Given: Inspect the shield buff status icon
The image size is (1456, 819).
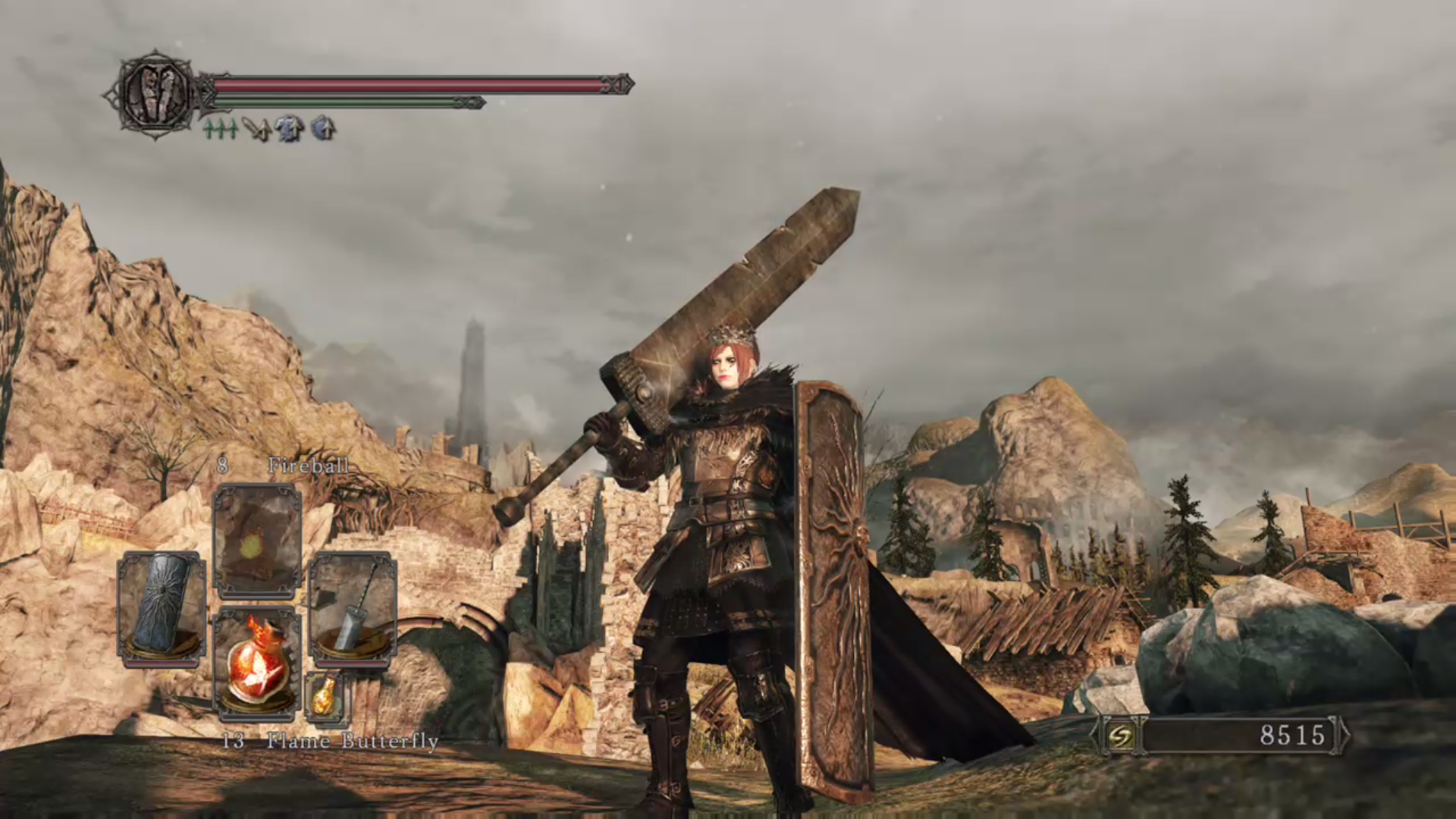Looking at the screenshot, I should (322, 128).
